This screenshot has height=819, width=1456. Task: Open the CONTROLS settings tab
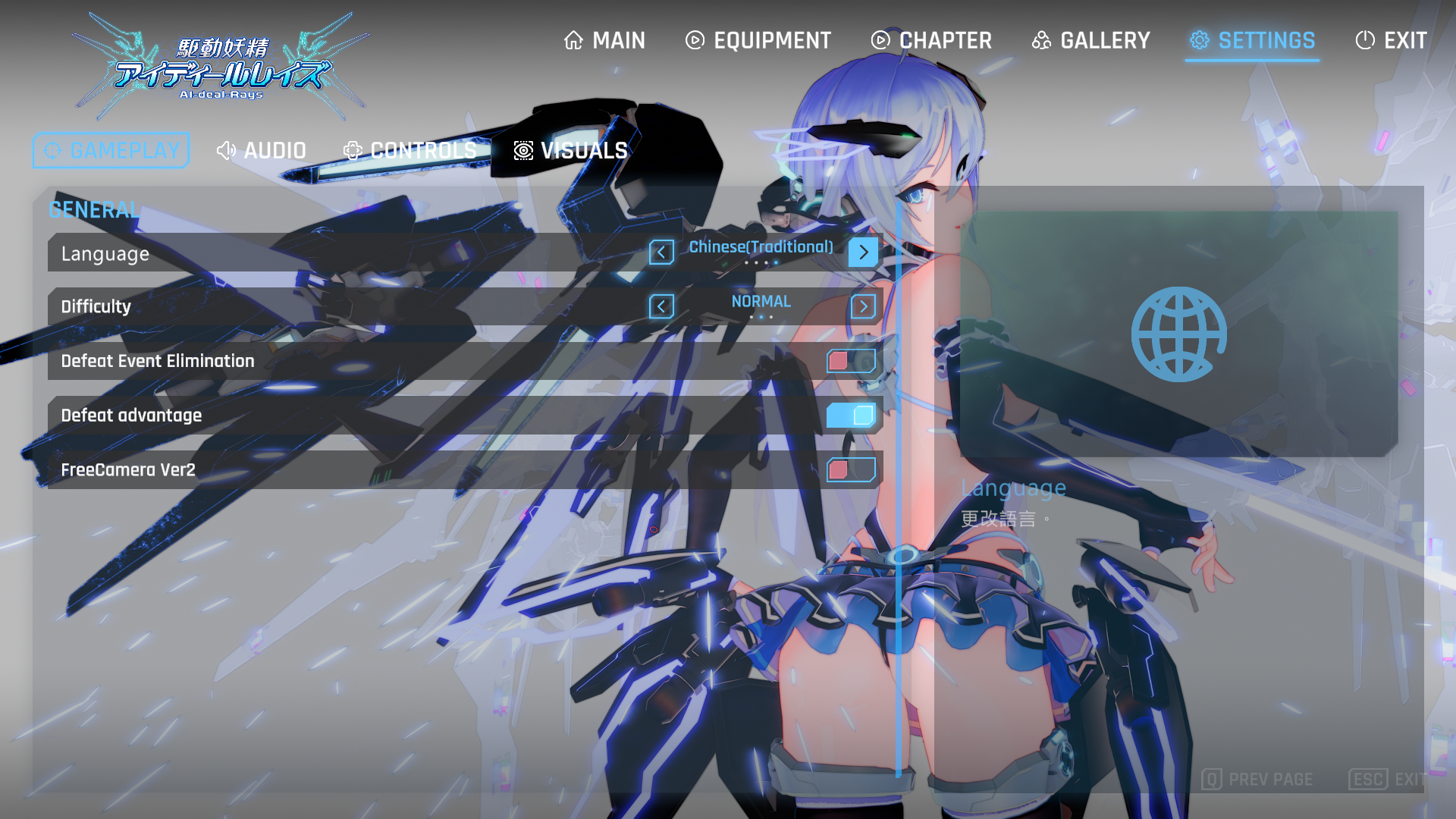pos(409,151)
